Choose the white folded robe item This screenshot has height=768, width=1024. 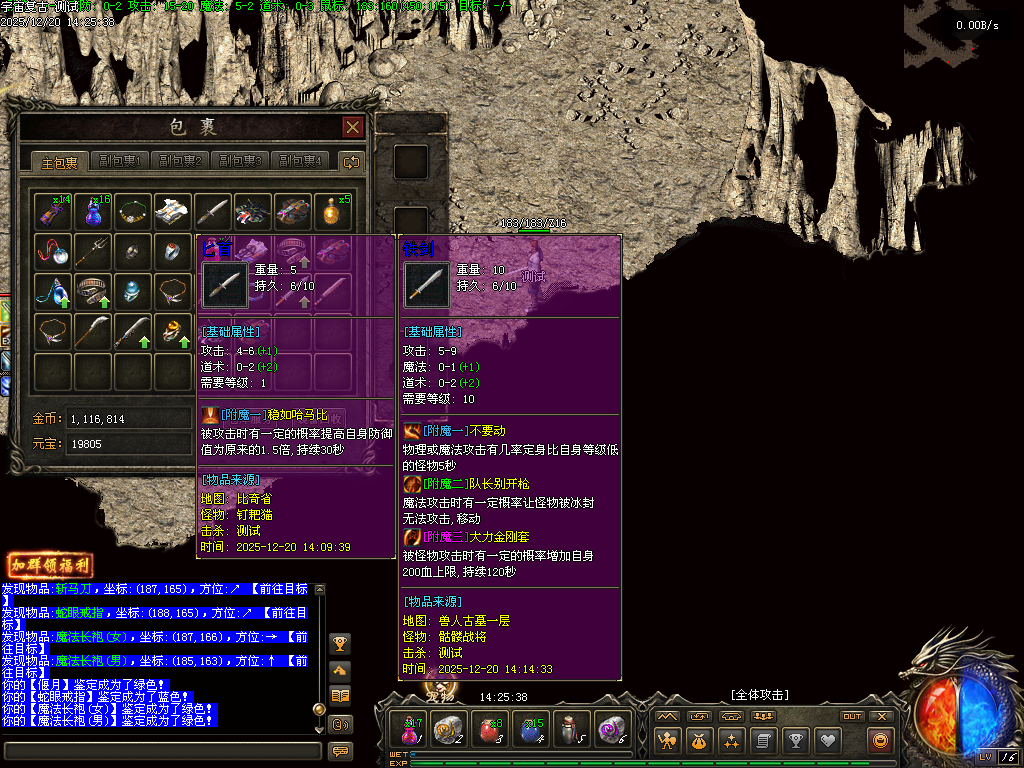(173, 211)
